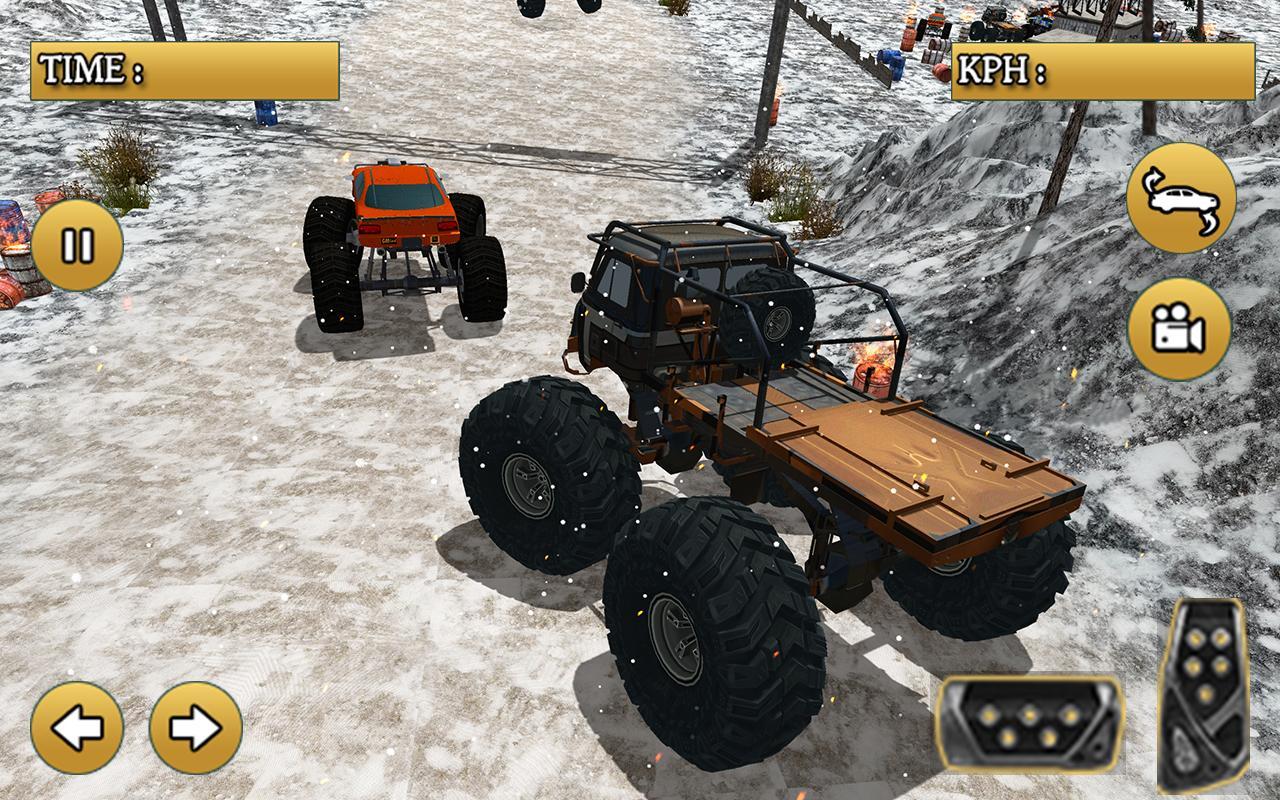This screenshot has width=1280, height=800.
Task: Tap the TIME display banner
Action: tap(185, 68)
